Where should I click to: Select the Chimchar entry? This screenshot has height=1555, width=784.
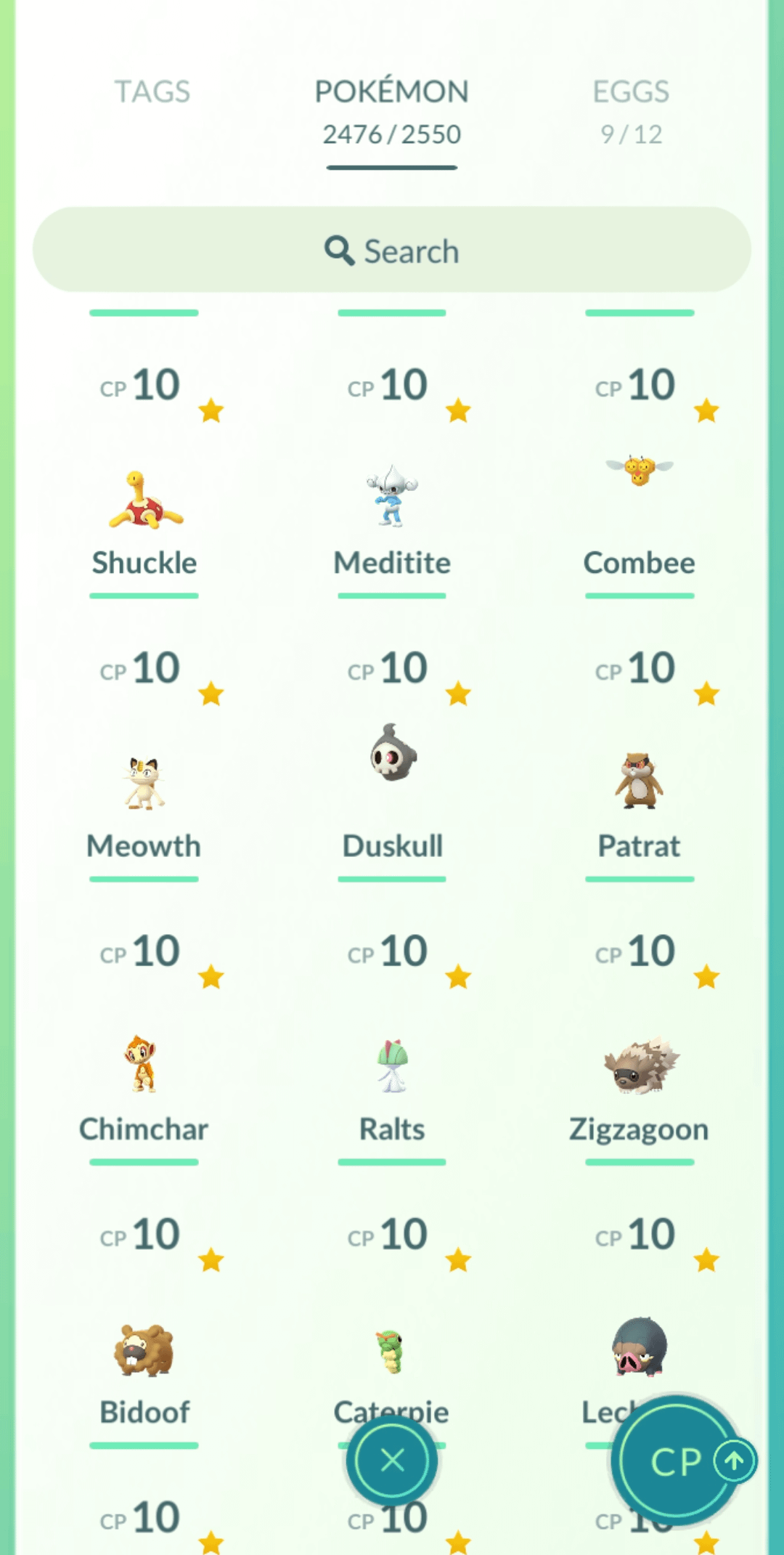(x=144, y=1068)
